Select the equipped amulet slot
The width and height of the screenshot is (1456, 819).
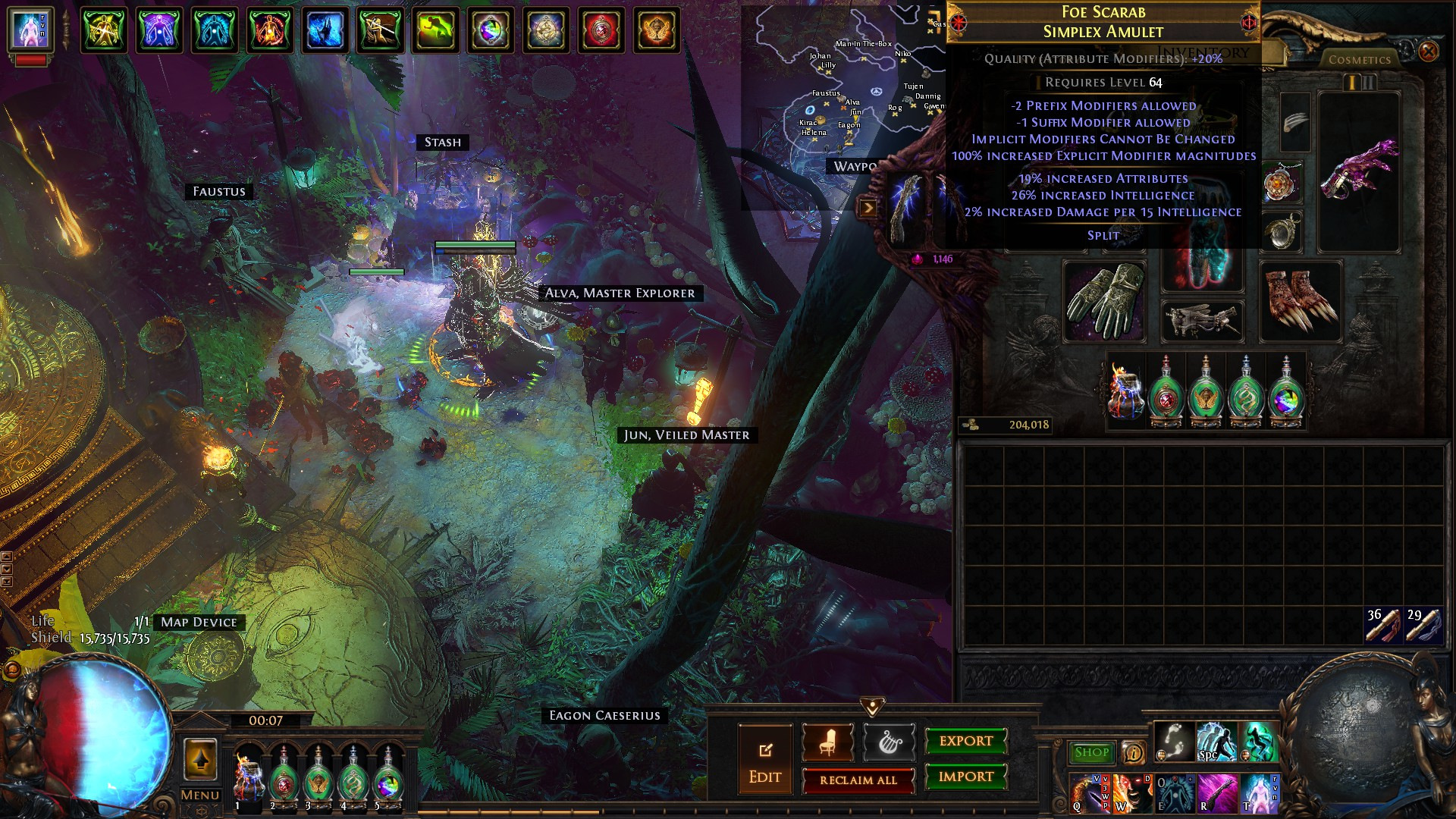tap(1282, 184)
